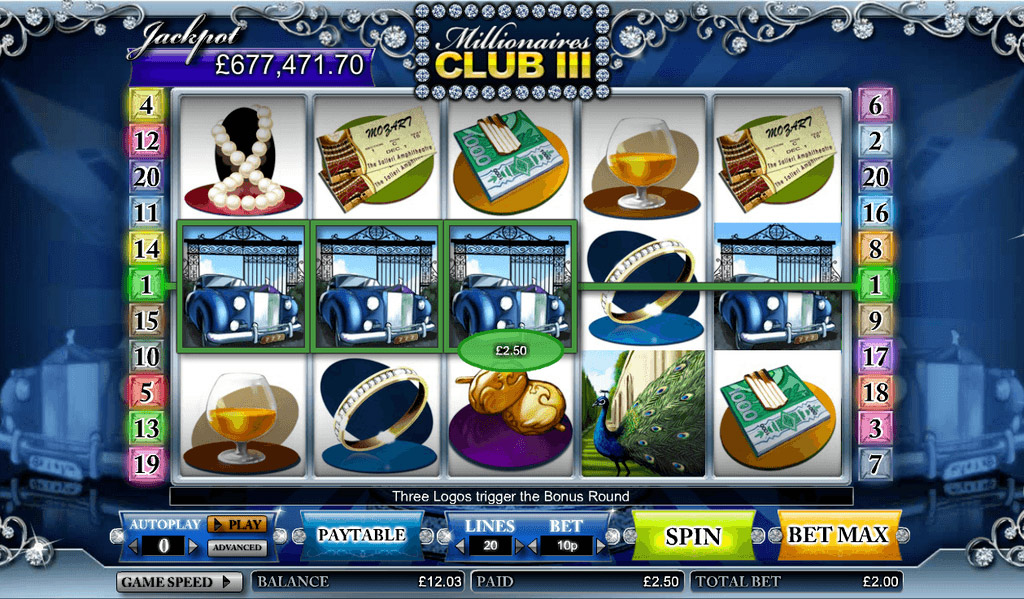This screenshot has height=599, width=1024.
Task: Select payline 6 marker on right side
Action: pos(875,104)
